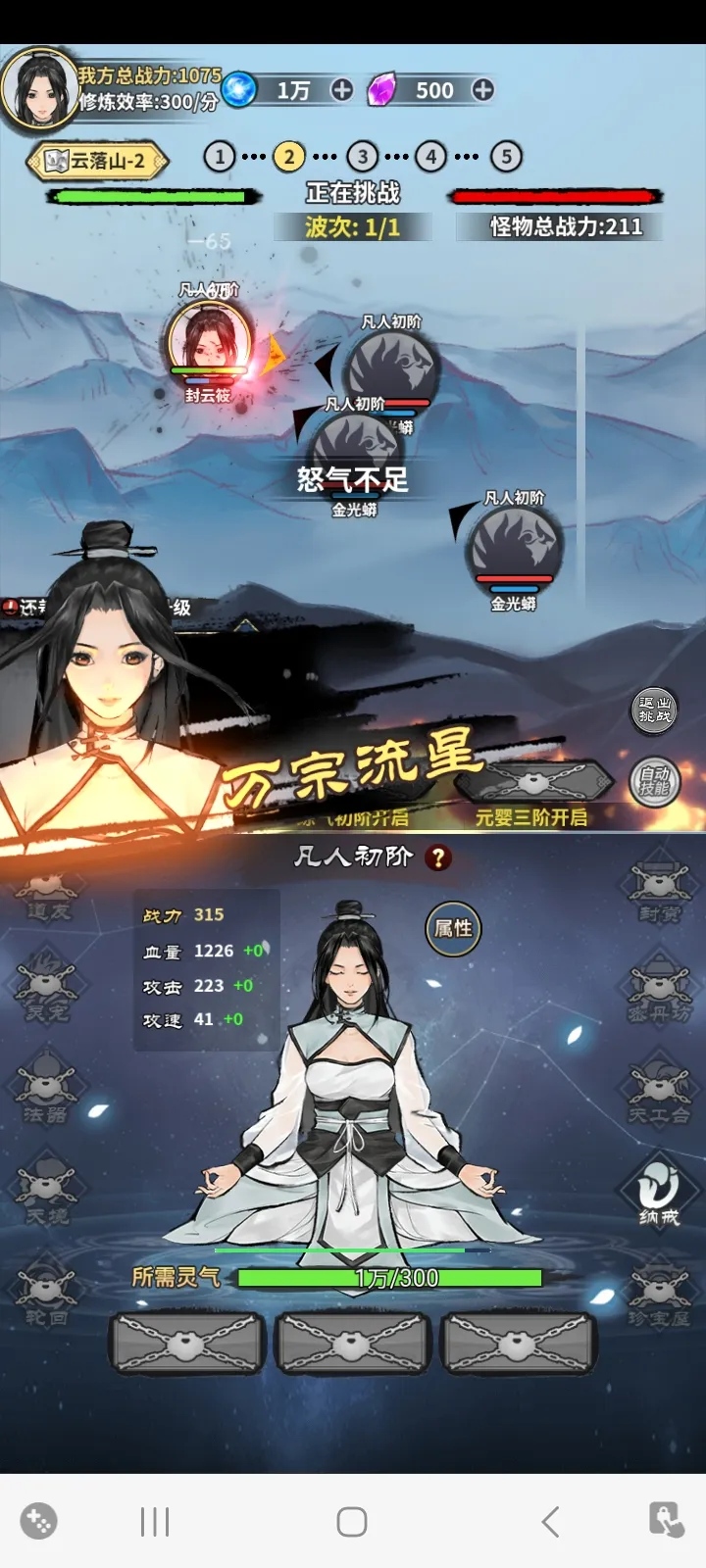
Task: Select stage node 3
Action: [363, 157]
